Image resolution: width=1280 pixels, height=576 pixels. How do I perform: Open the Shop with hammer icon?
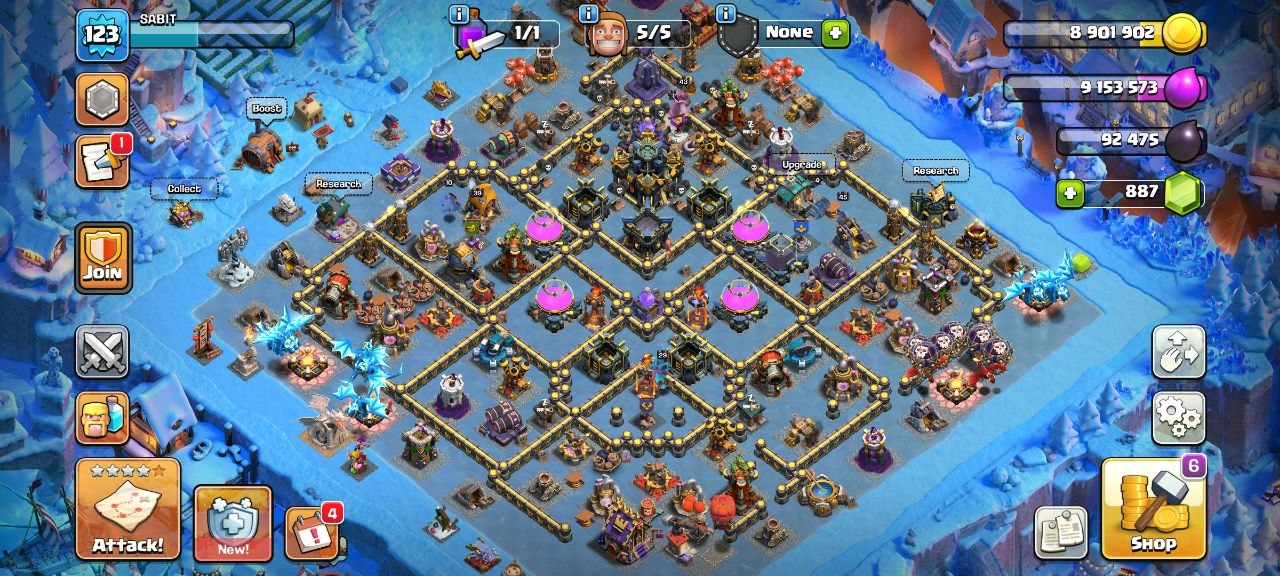coord(1153,509)
